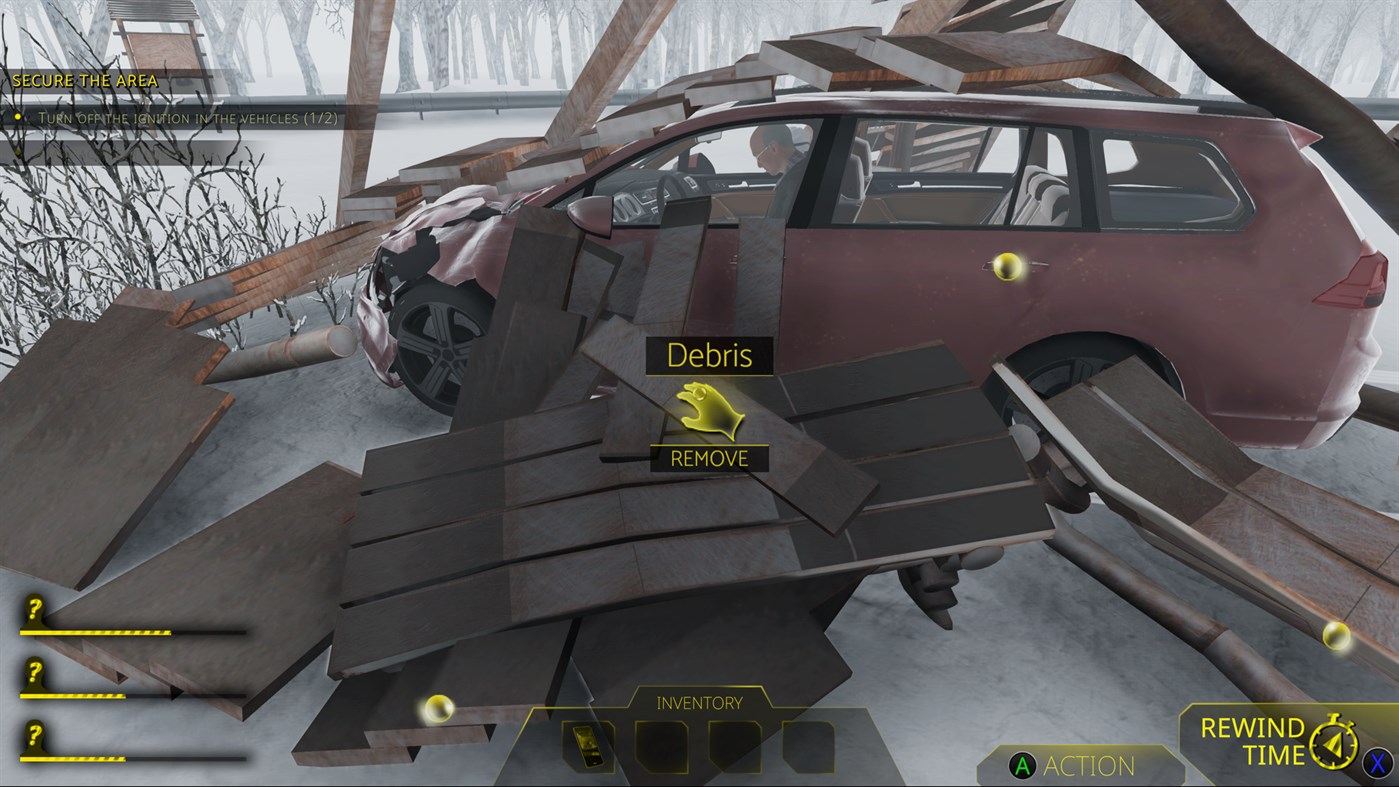Toggle the objective bullet beside the ignition task
Viewport: 1399px width, 787px height.
point(17,115)
